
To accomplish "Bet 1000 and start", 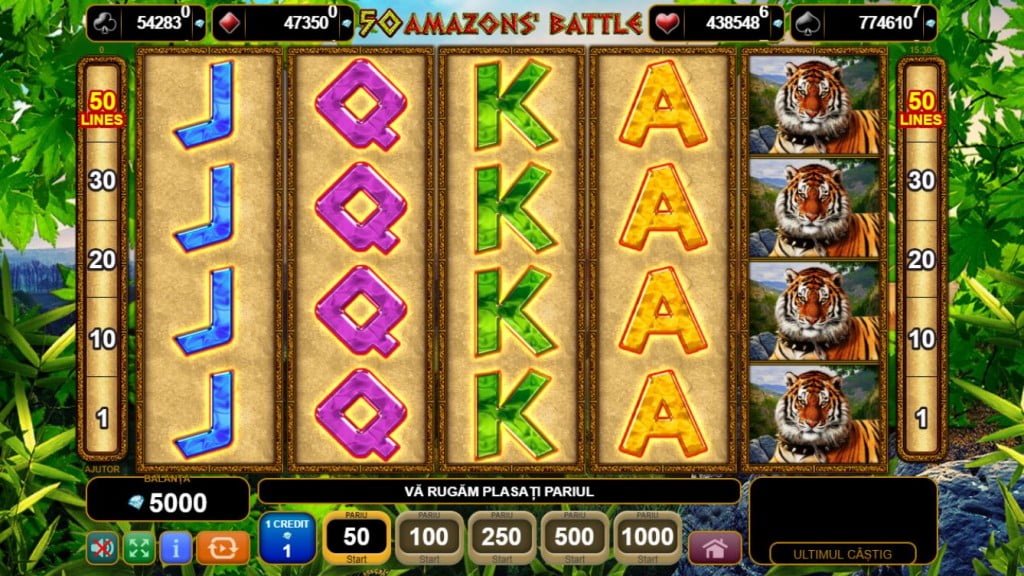I will pos(647,538).
